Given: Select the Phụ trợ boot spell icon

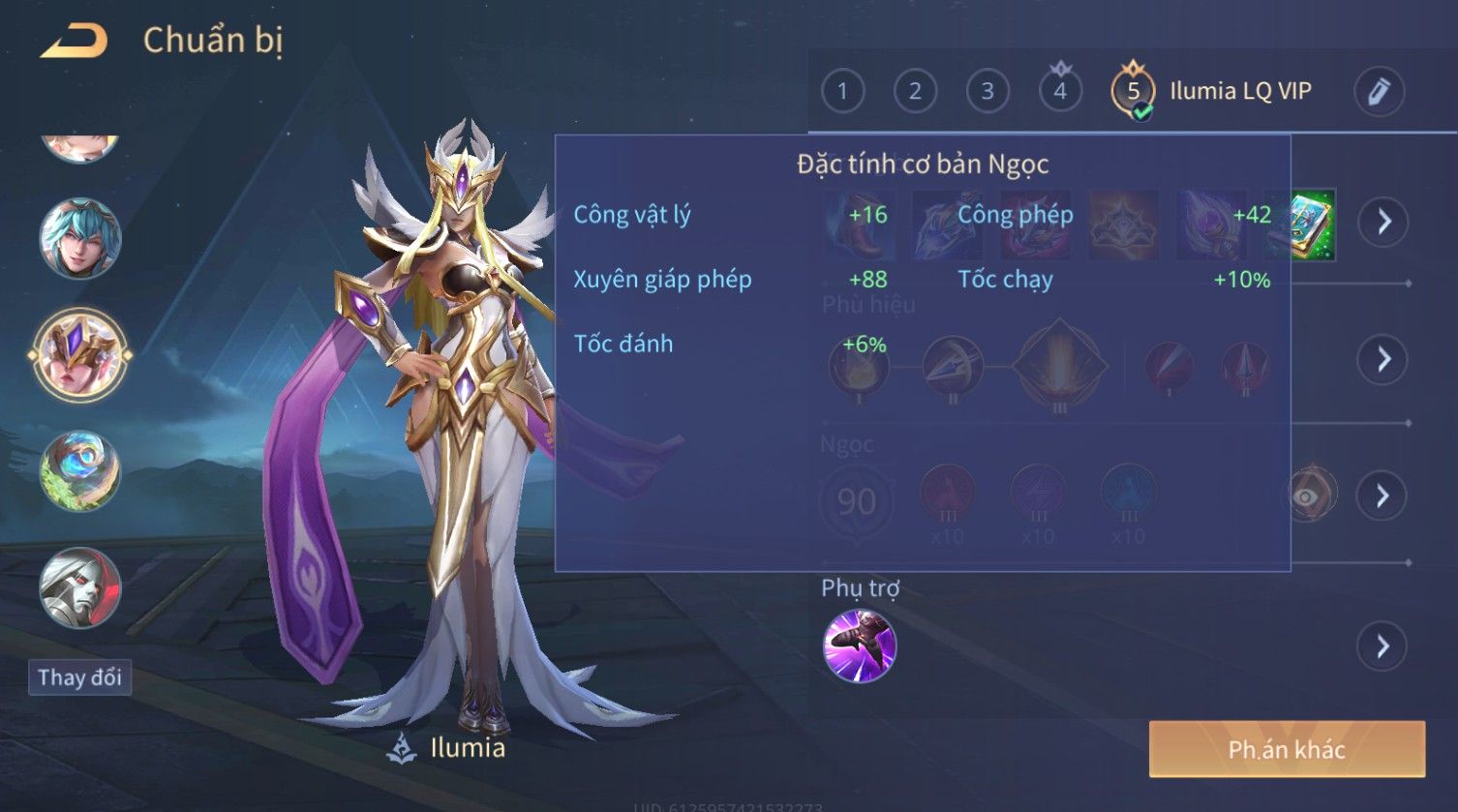Looking at the screenshot, I should (860, 646).
